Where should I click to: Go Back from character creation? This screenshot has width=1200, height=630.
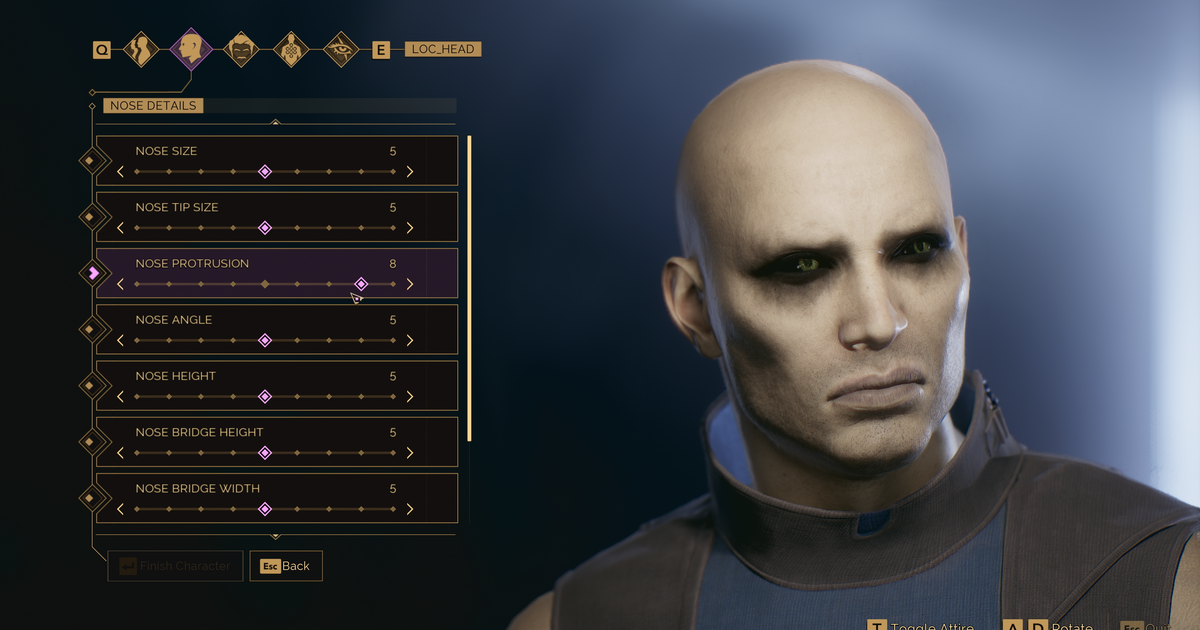(286, 566)
